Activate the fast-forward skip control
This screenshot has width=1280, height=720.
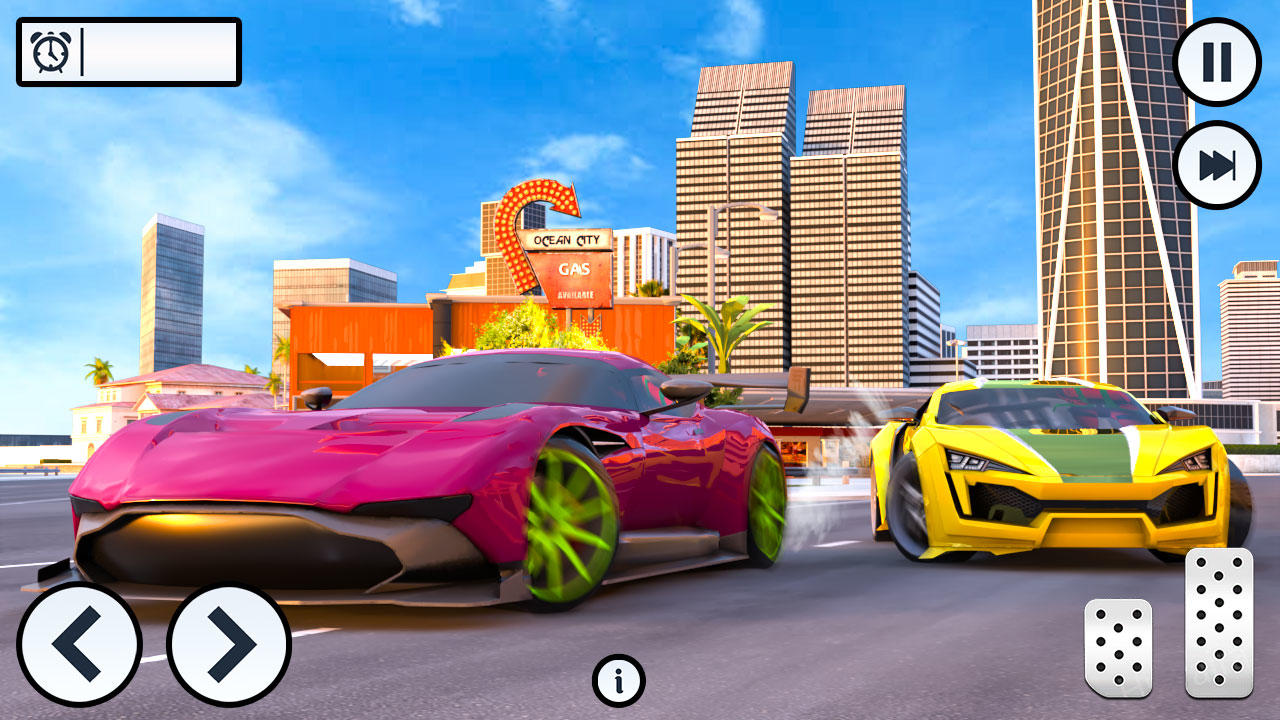pos(1216,163)
